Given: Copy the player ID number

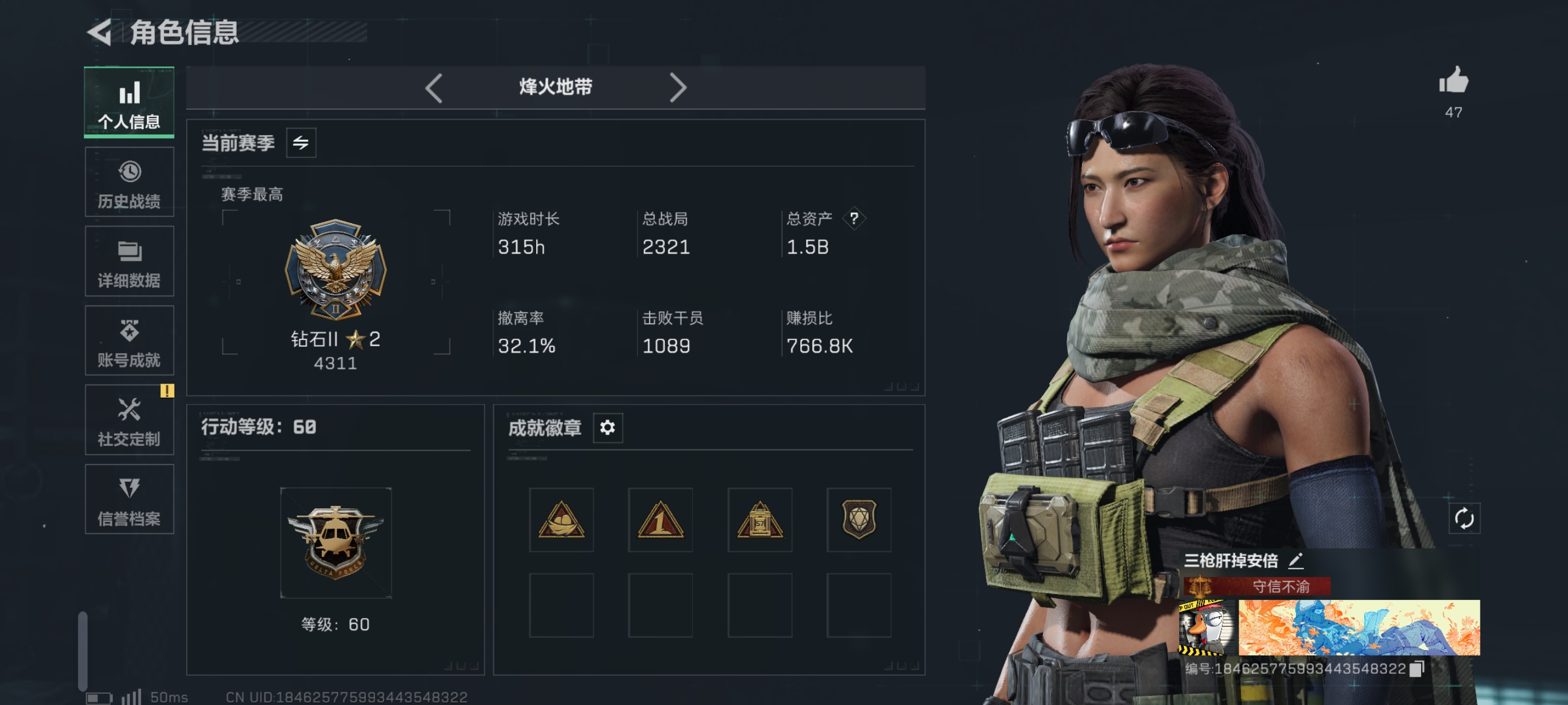Looking at the screenshot, I should 1417,669.
